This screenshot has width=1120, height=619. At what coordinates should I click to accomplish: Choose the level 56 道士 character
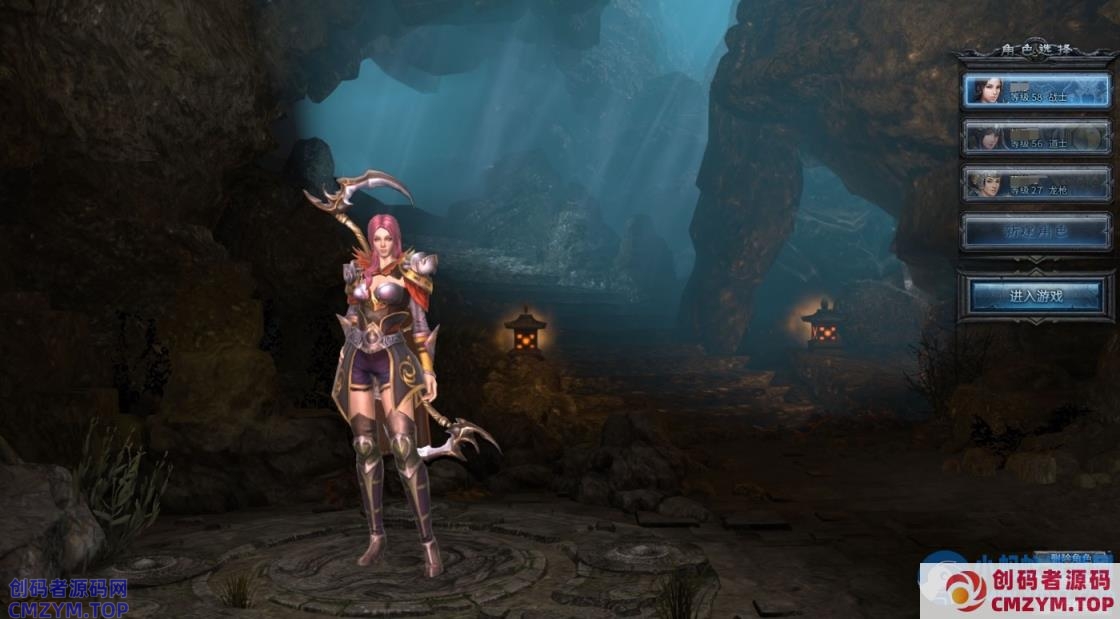(x=1036, y=137)
